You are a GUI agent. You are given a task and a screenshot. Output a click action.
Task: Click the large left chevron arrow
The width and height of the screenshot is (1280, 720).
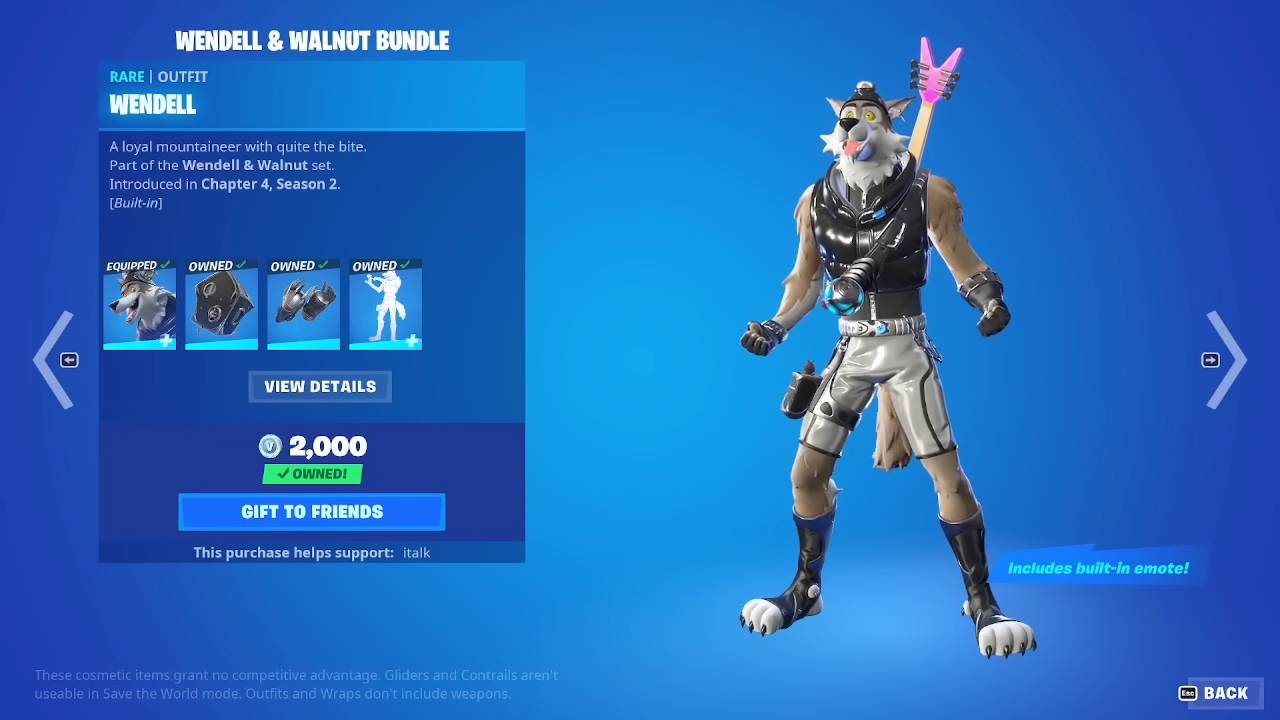pyautogui.click(x=52, y=360)
